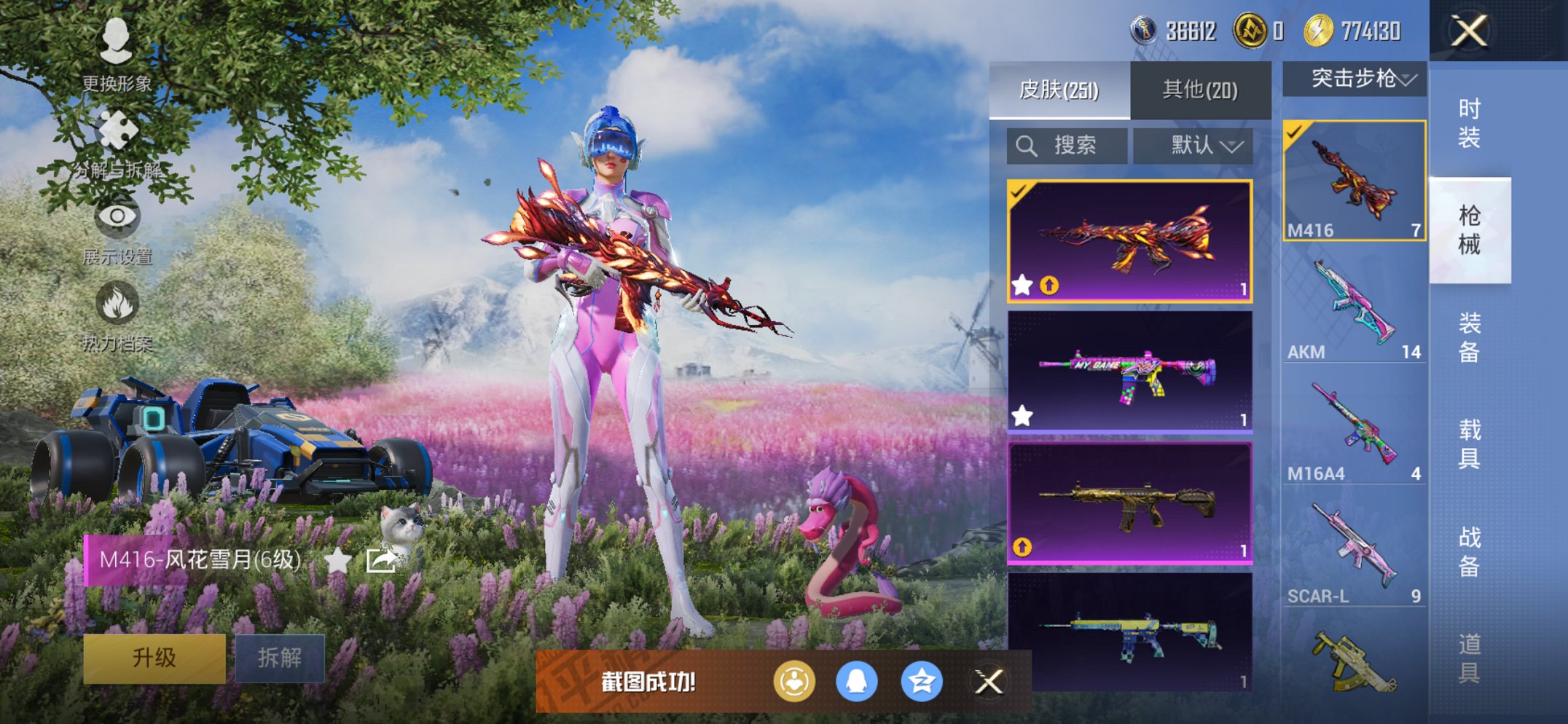1568x724 pixels.
Task: Switch to the 载具 vehicles tab
Action: [1469, 444]
